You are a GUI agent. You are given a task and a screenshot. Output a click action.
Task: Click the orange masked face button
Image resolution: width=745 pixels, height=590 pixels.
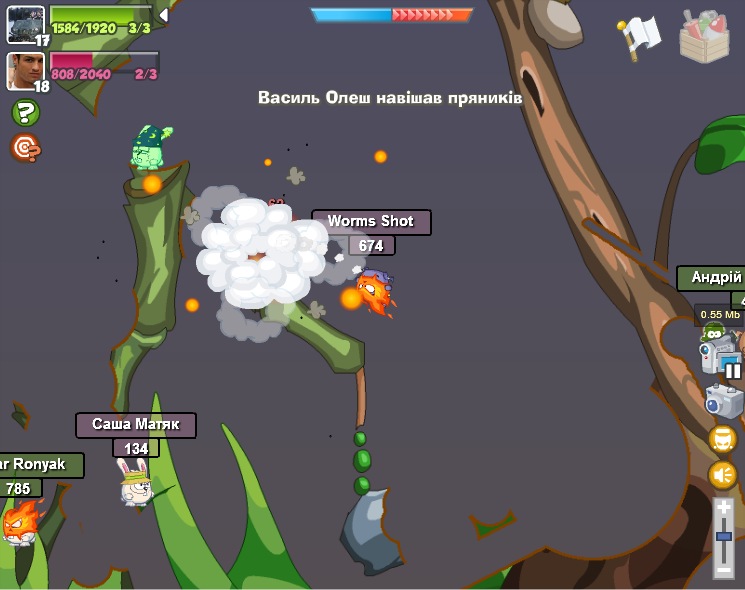click(722, 439)
